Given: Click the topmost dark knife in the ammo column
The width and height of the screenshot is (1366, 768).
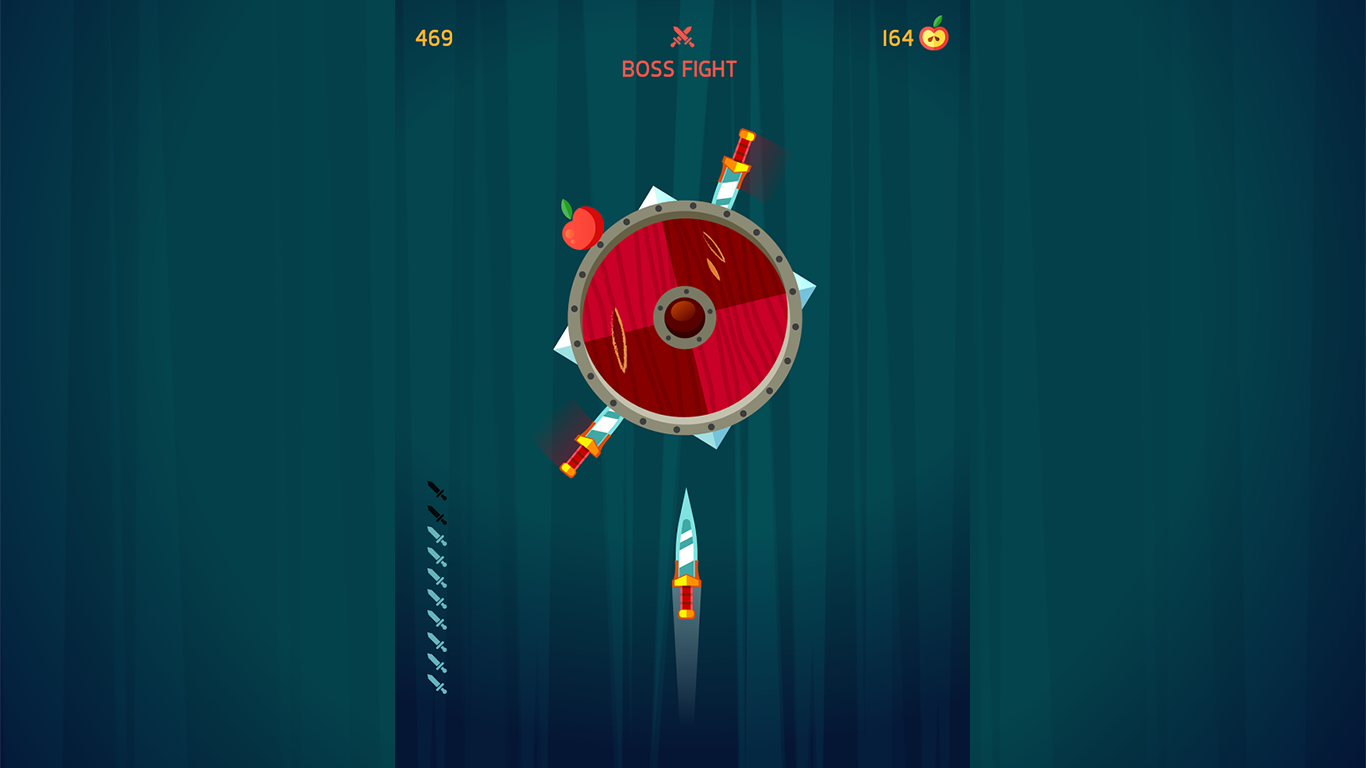Looking at the screenshot, I should click(x=435, y=491).
